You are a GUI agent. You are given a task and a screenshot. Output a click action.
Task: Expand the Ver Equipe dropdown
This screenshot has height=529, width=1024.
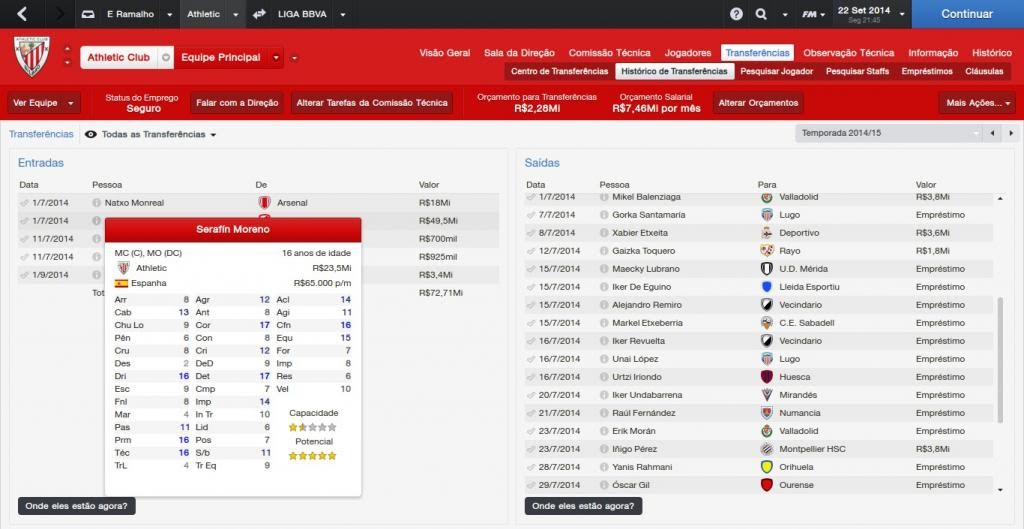click(44, 103)
